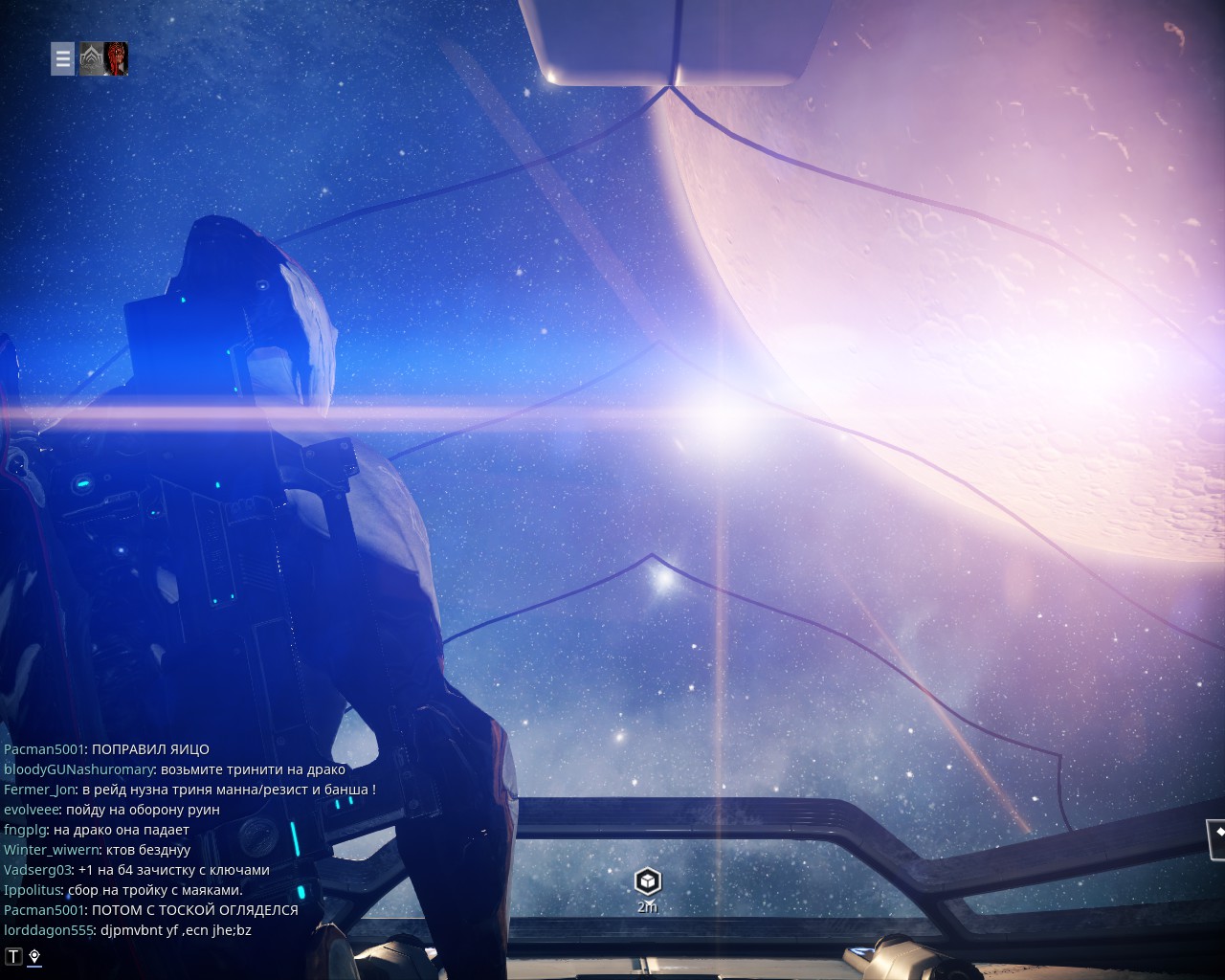Click Ippolitus's name in chat
This screenshot has width=1225, height=980.
(x=32, y=890)
